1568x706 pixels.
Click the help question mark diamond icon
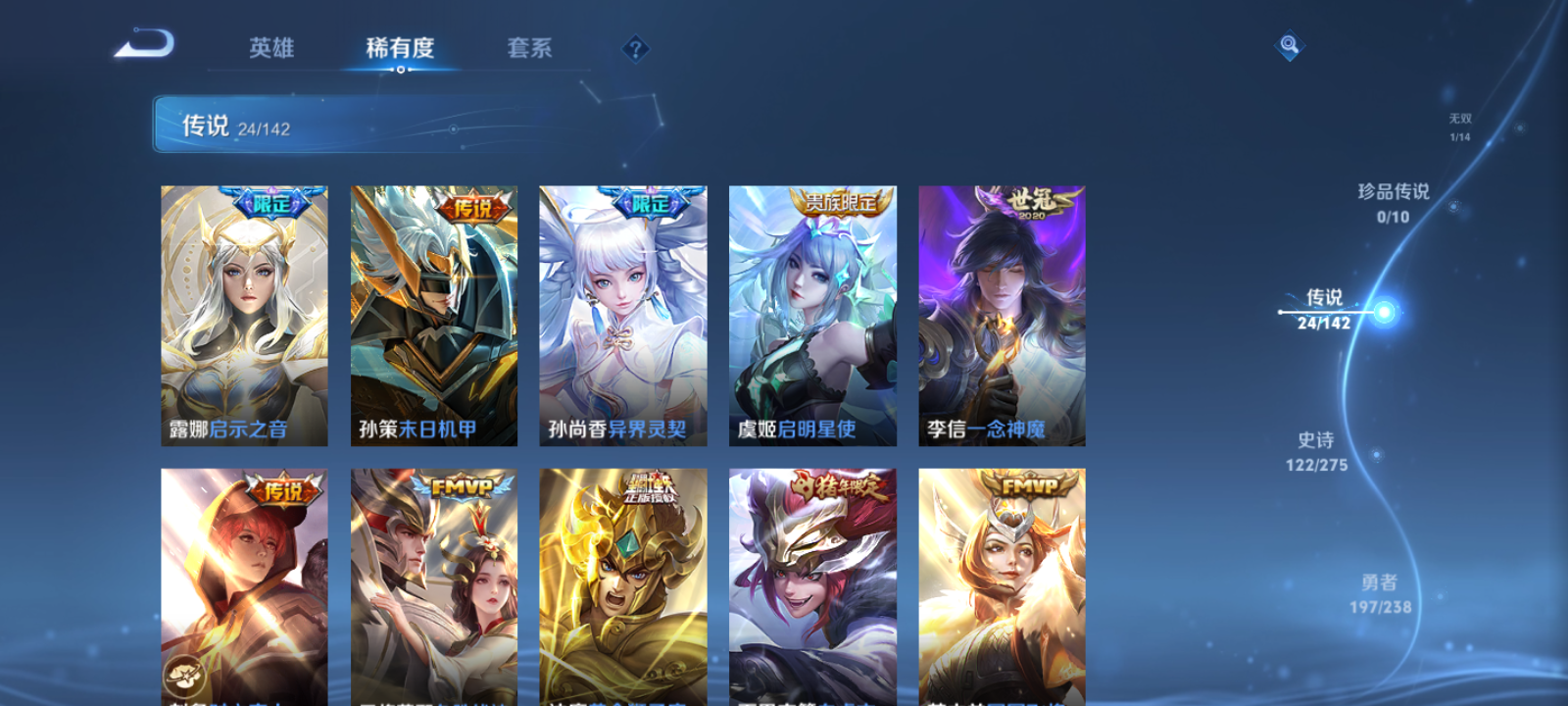tap(634, 46)
